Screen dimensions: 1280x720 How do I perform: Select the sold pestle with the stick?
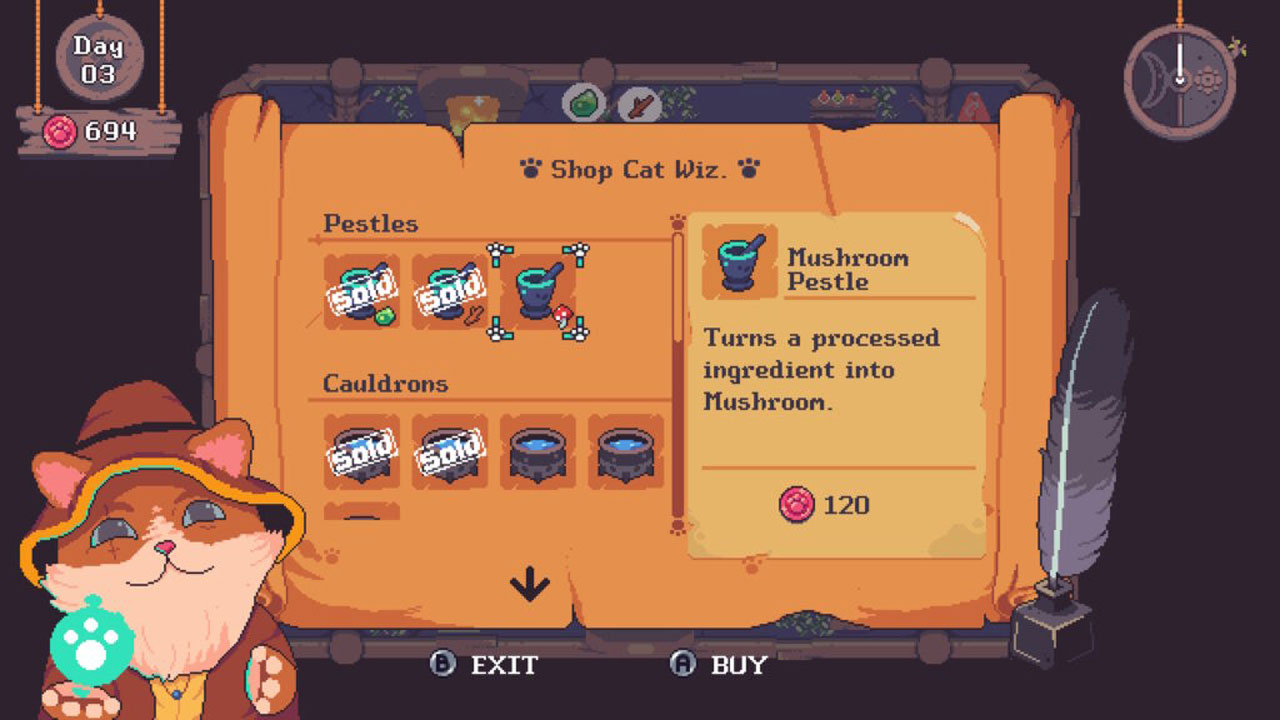point(449,291)
